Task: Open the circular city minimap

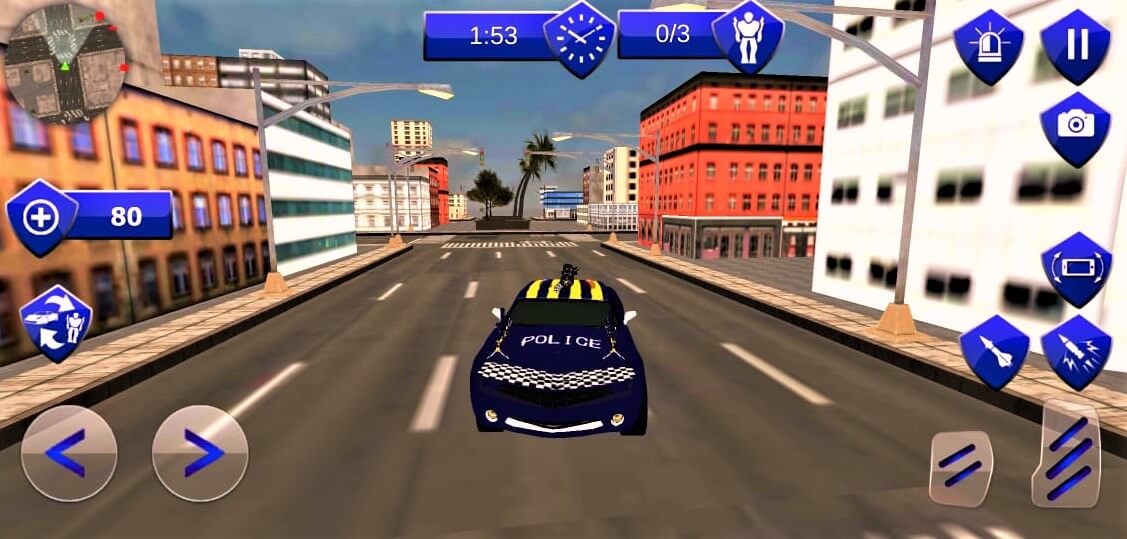Action: click(x=64, y=60)
